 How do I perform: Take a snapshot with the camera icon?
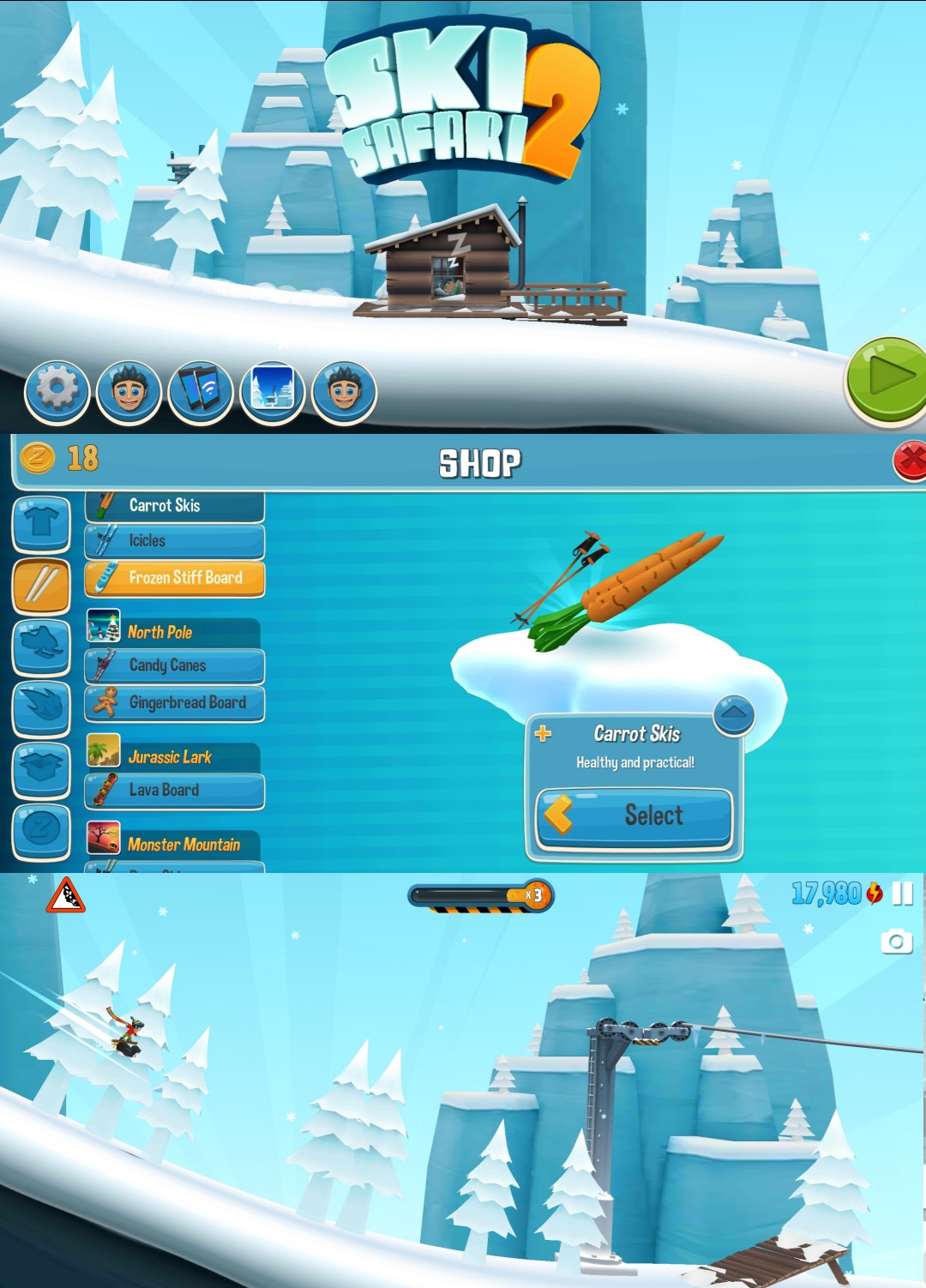[x=896, y=942]
